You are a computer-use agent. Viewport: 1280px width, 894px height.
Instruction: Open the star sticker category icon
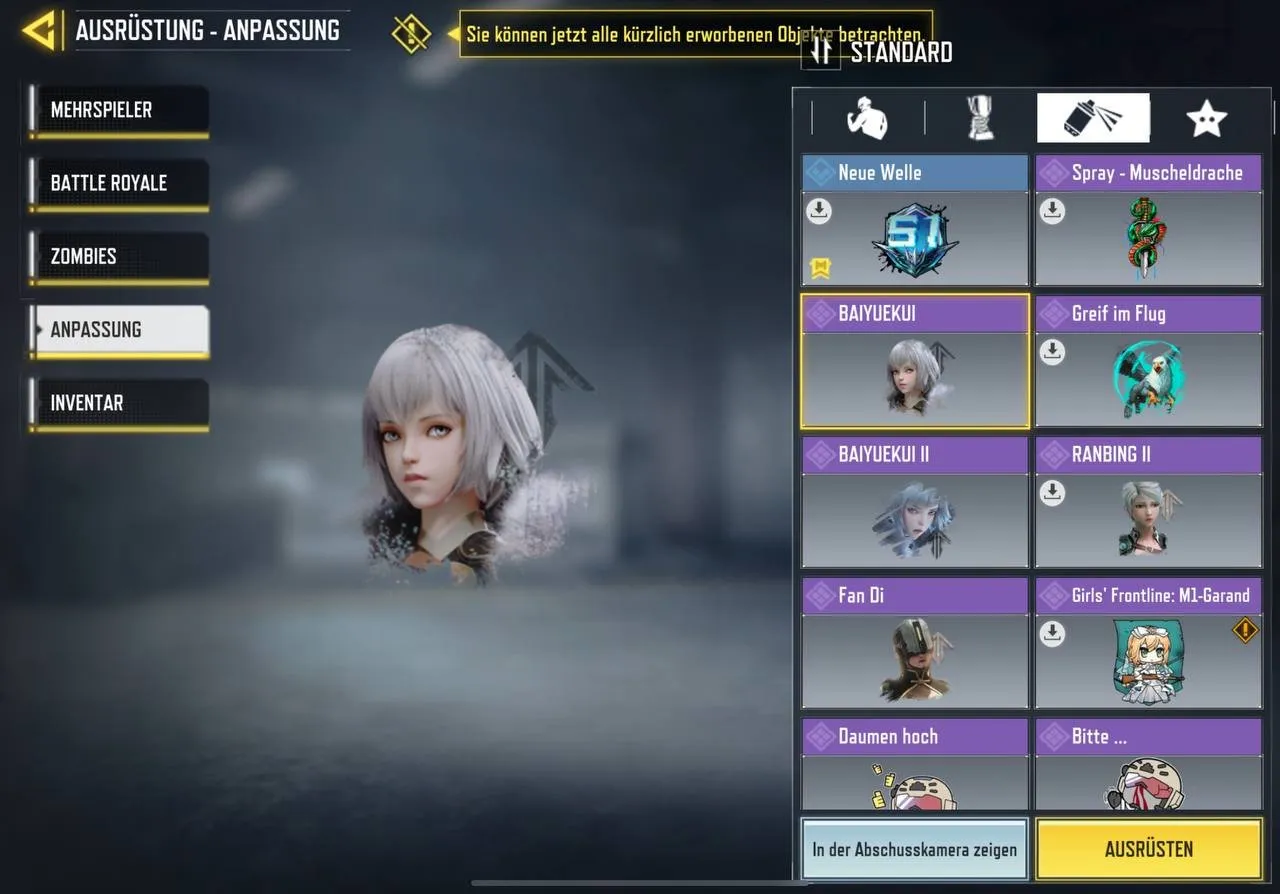click(1207, 117)
